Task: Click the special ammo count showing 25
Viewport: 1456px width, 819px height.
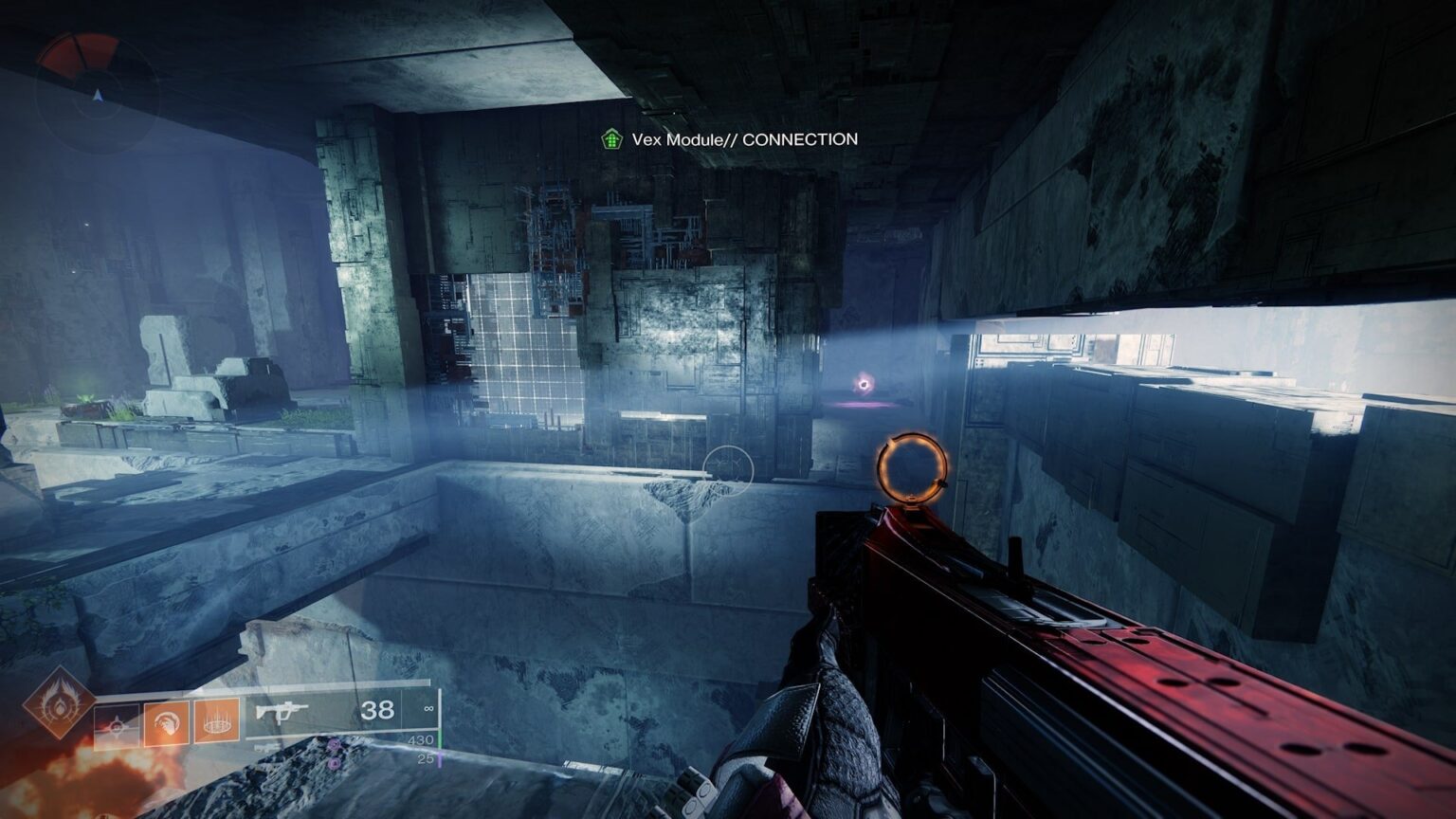Action: click(x=426, y=759)
